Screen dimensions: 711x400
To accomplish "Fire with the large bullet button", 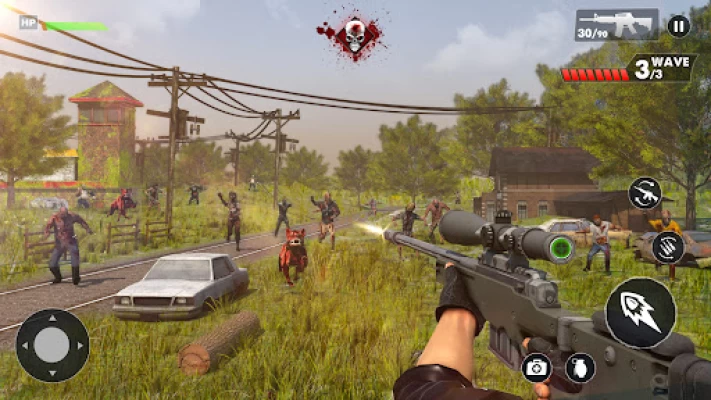I will point(640,312).
